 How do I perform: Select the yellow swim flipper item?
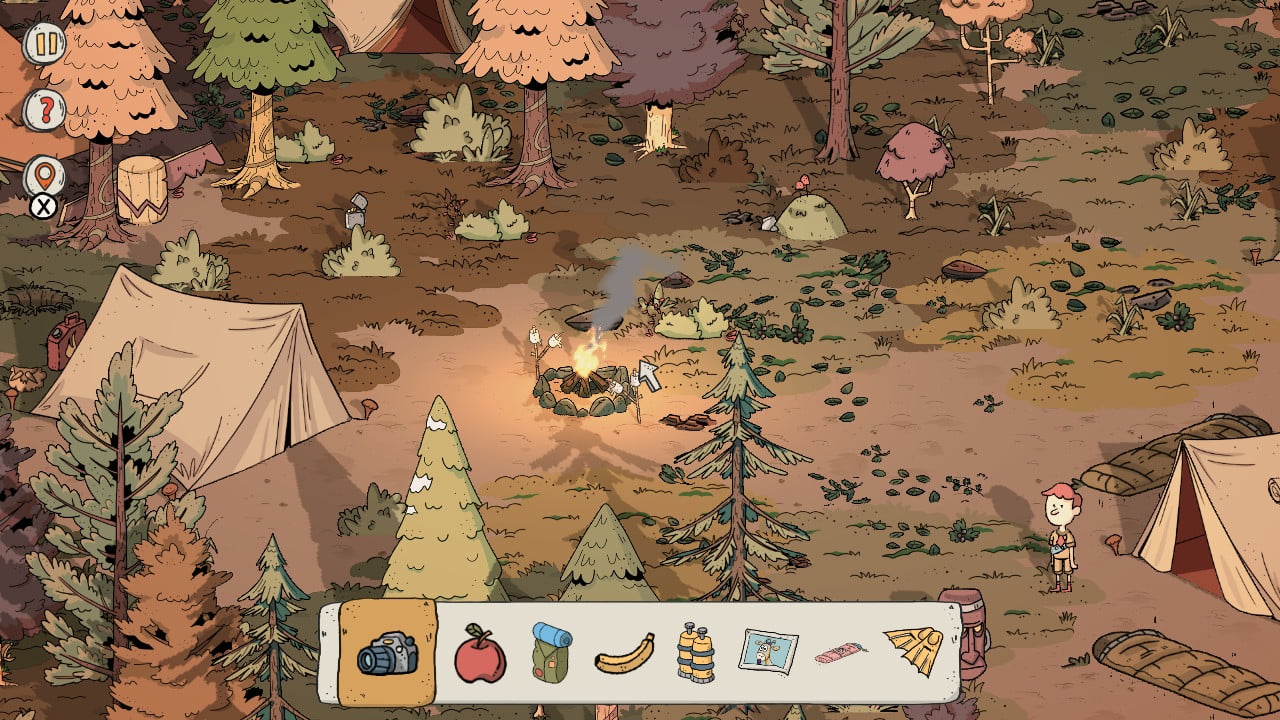[912, 651]
